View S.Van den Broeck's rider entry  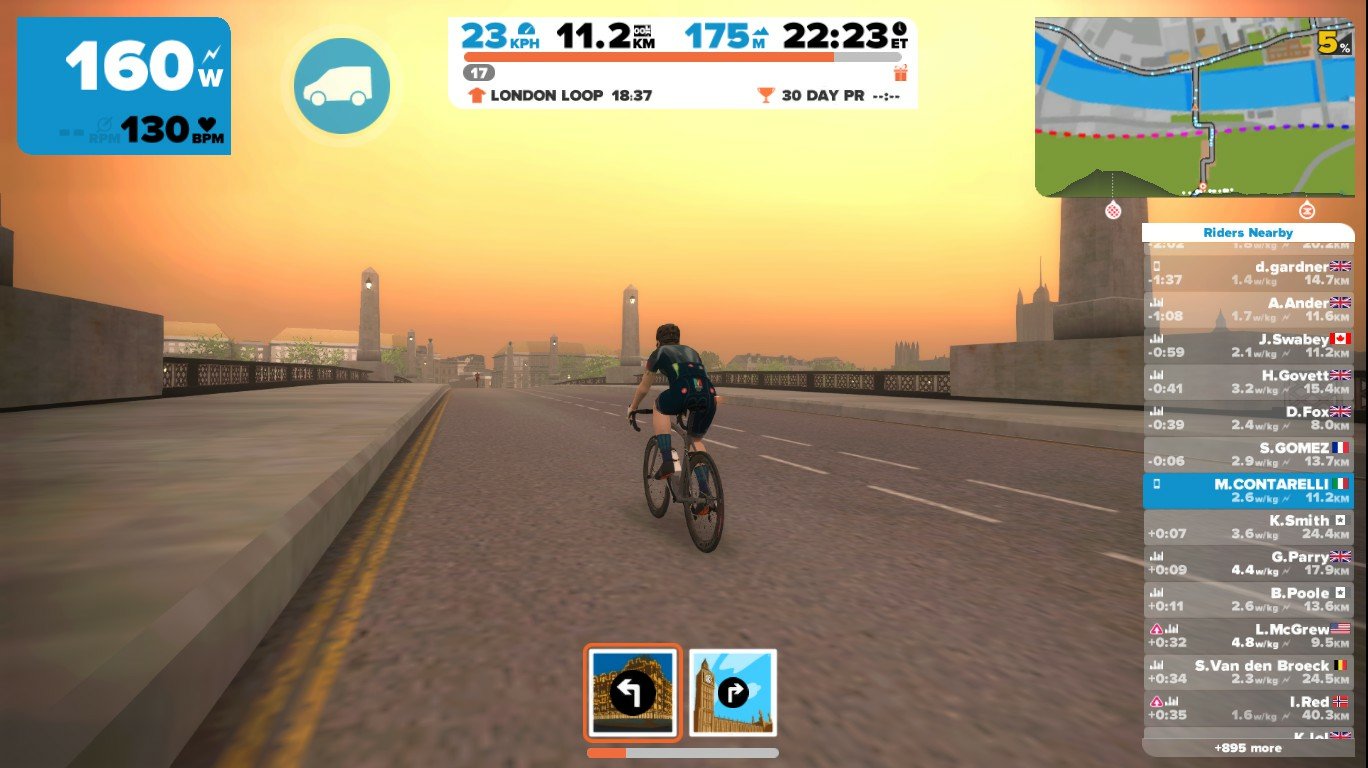coord(1247,672)
